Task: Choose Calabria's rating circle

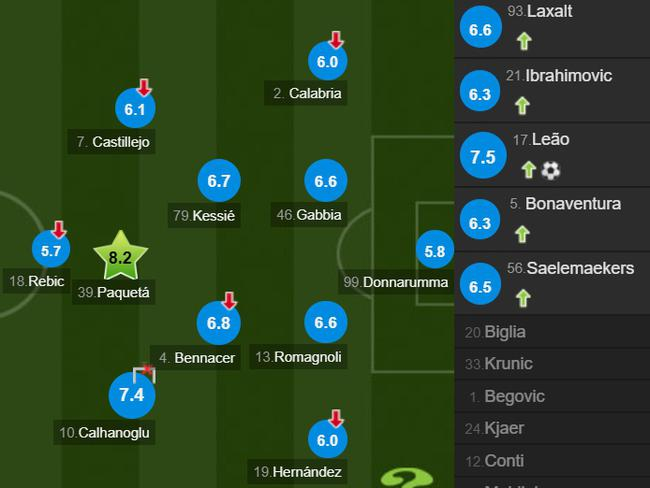Action: pos(328,61)
